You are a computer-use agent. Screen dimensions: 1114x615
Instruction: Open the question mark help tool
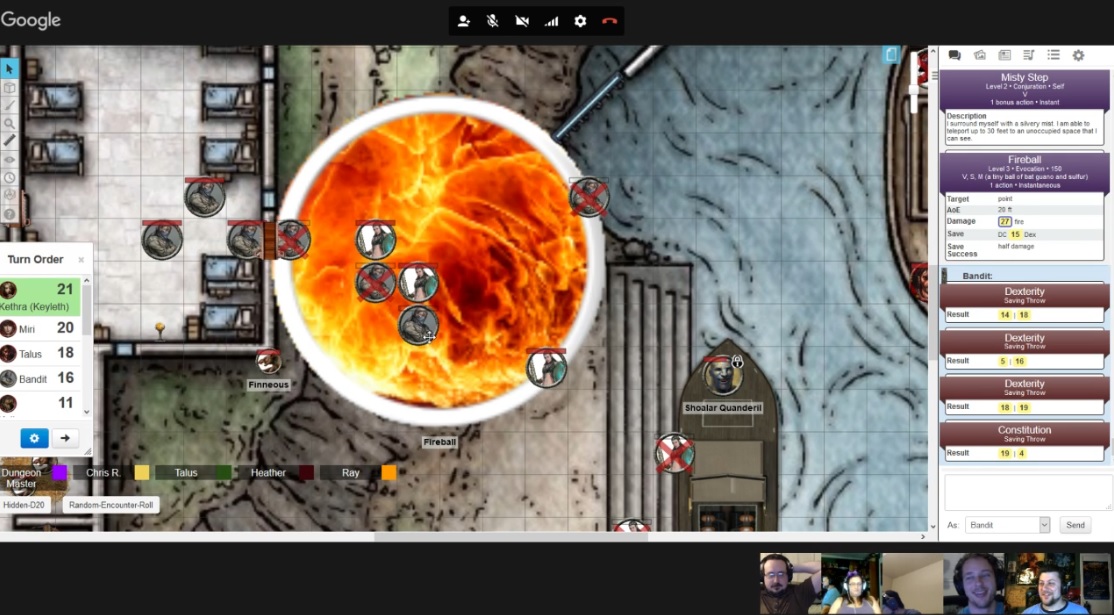(9, 214)
